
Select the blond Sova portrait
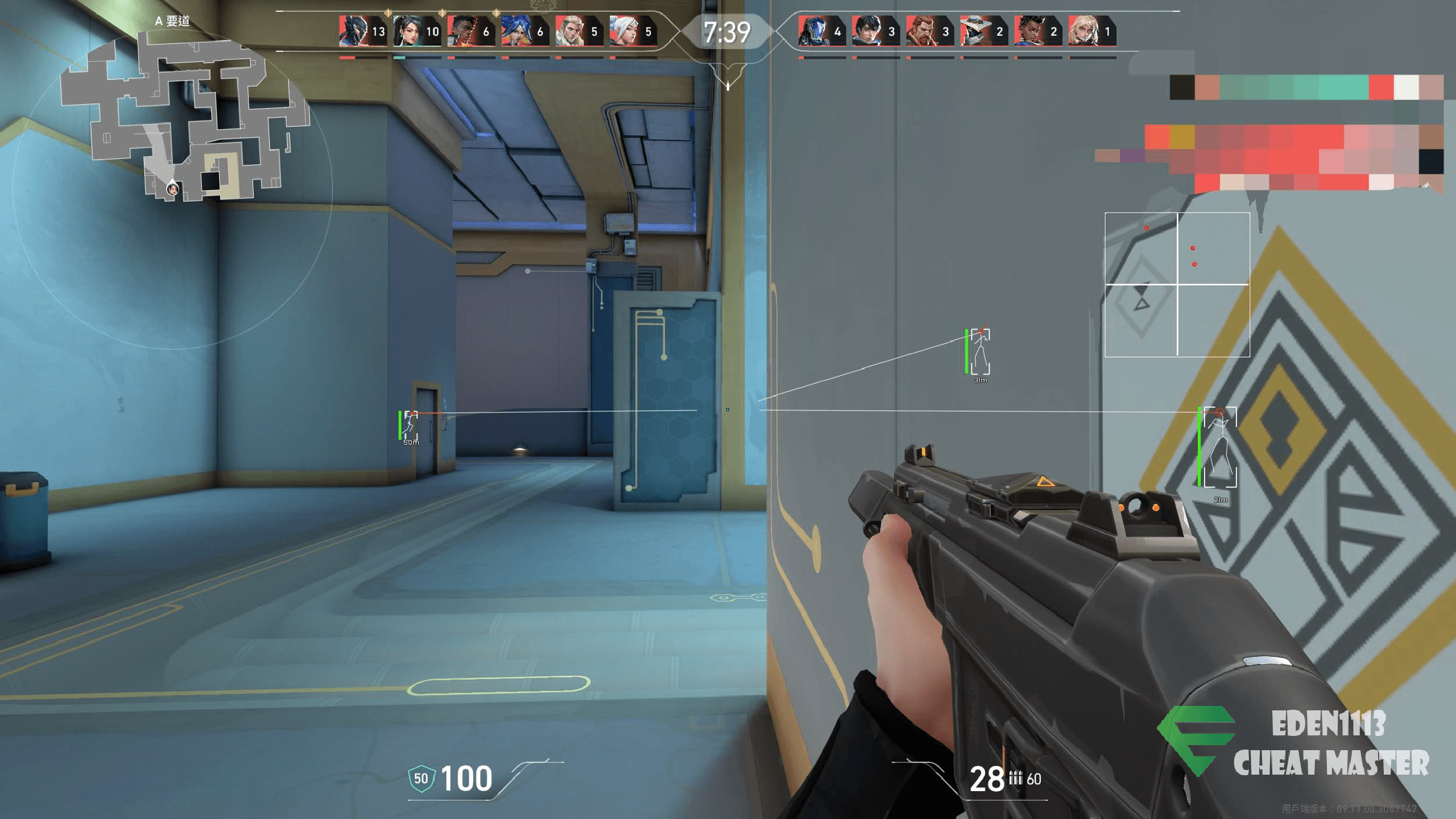click(x=570, y=31)
